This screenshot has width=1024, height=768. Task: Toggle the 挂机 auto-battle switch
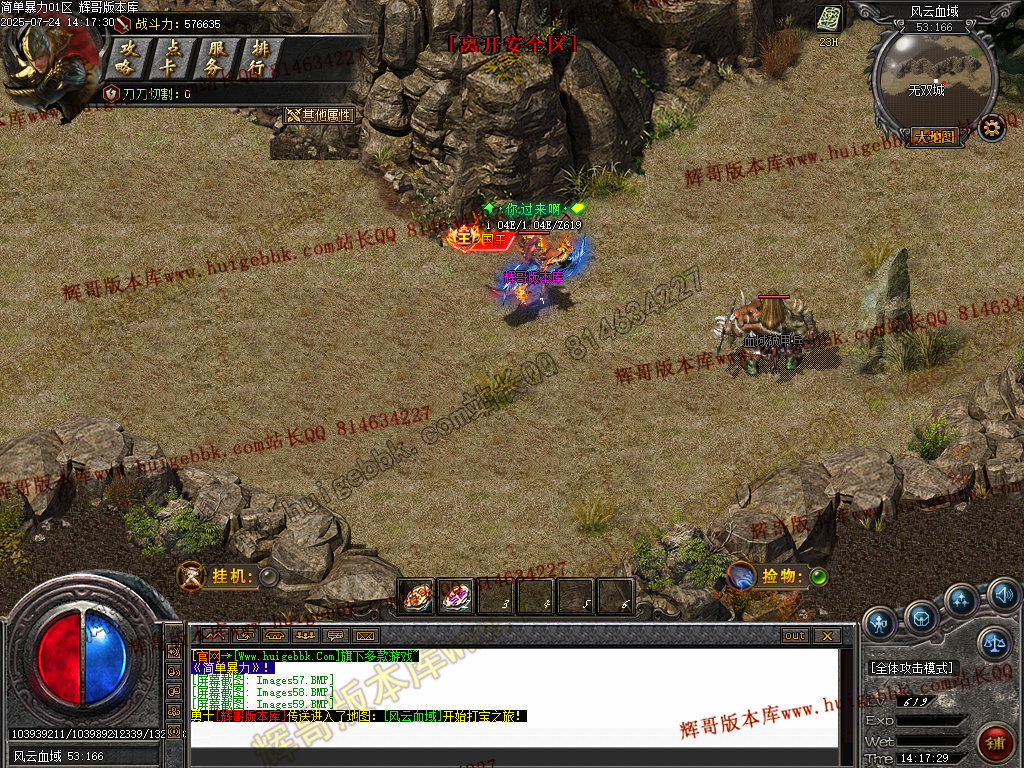(x=269, y=576)
